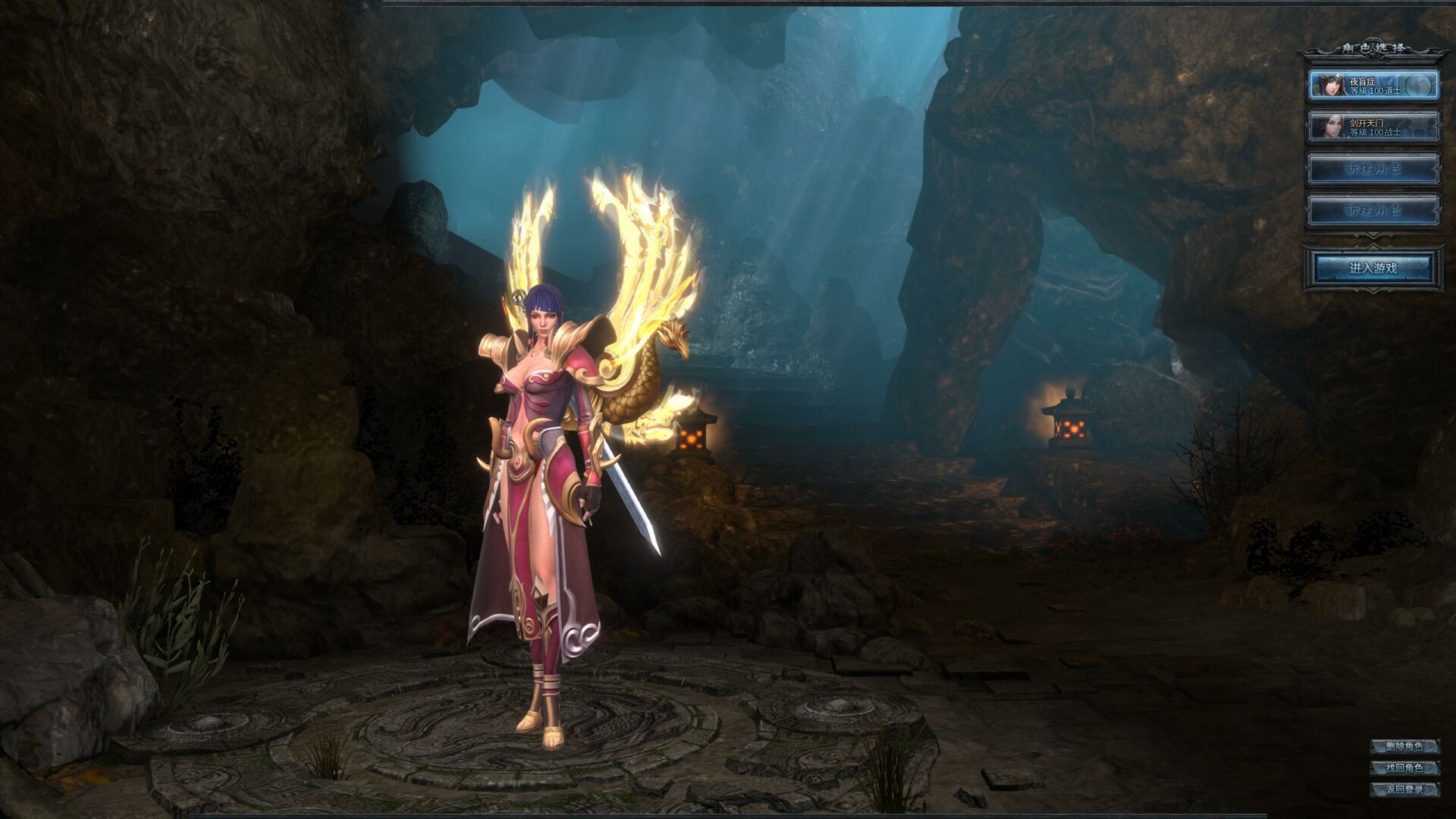Go back with 返回登录 (Return to Login)
This screenshot has height=819, width=1456.
(x=1404, y=789)
